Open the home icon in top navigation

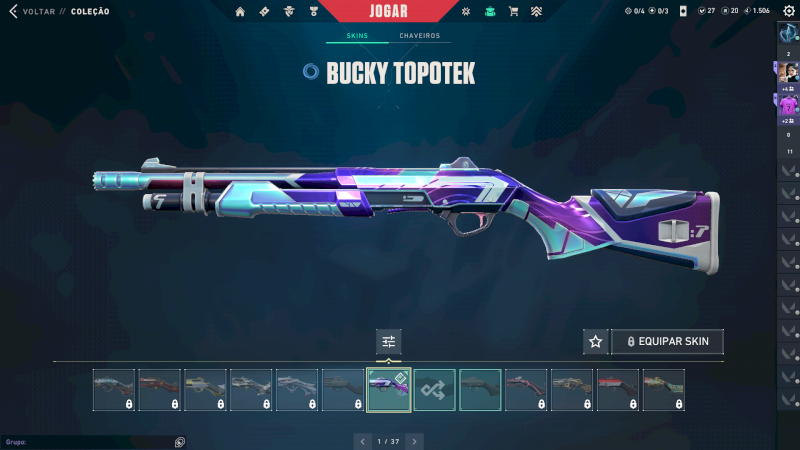tap(240, 12)
